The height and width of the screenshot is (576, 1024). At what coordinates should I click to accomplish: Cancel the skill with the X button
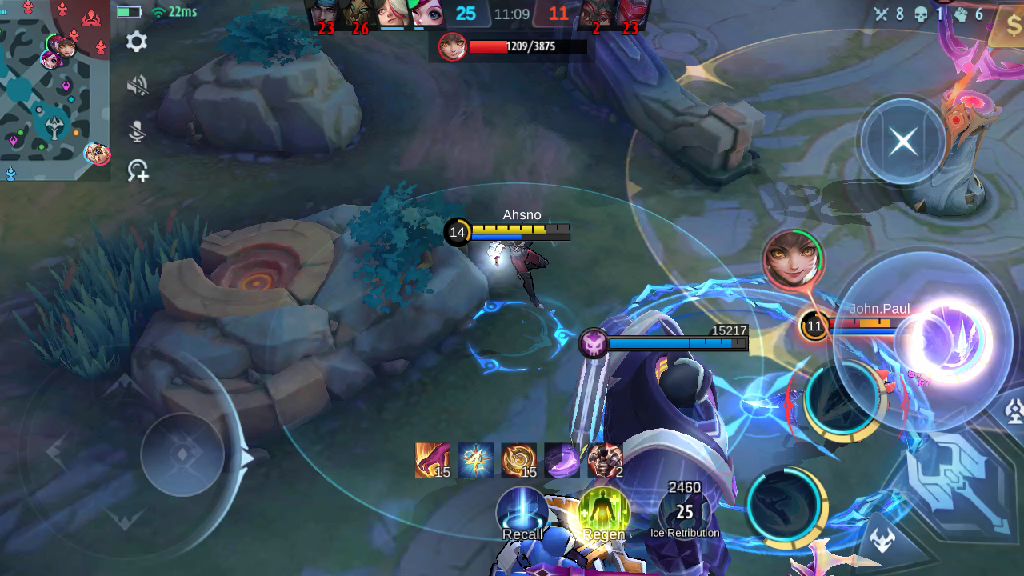(x=903, y=141)
